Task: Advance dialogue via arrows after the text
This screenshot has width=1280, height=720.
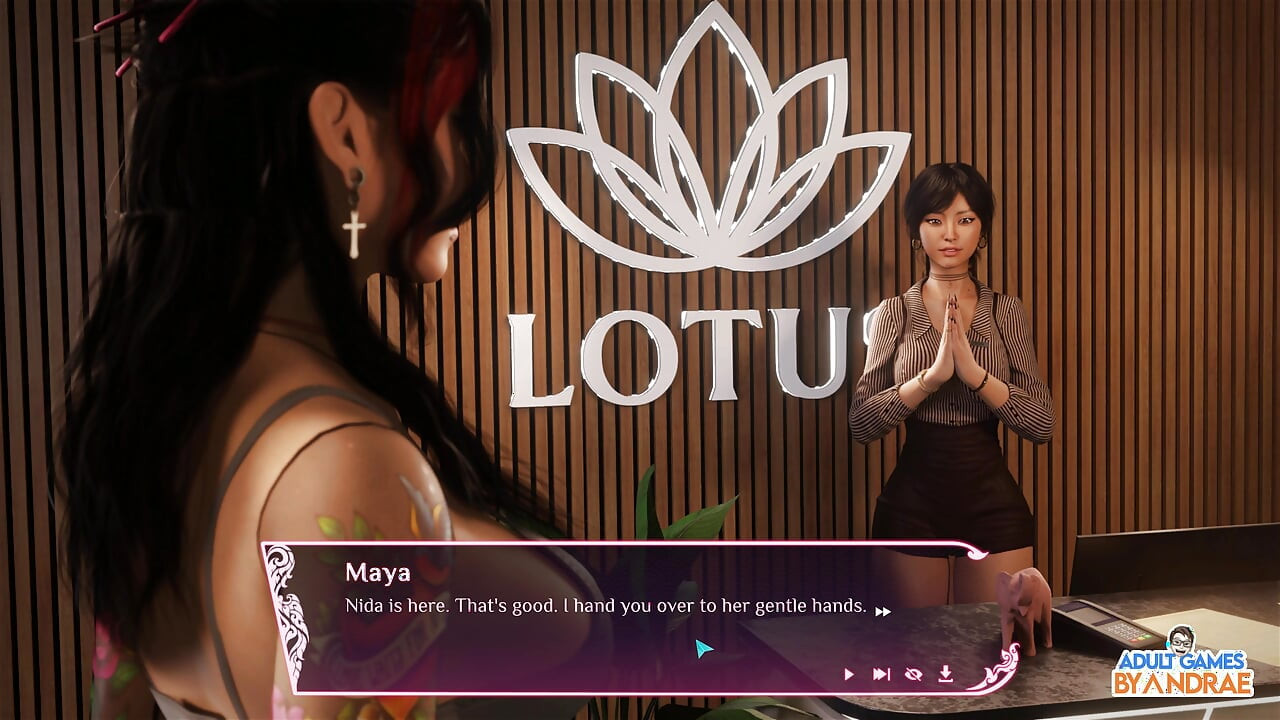Action: (x=883, y=611)
